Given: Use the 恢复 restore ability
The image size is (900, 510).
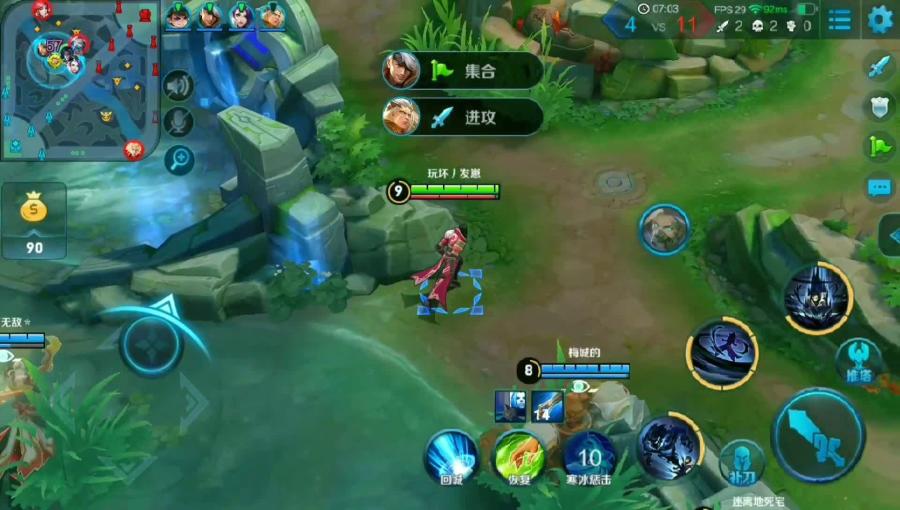Looking at the screenshot, I should pyautogui.click(x=519, y=457).
